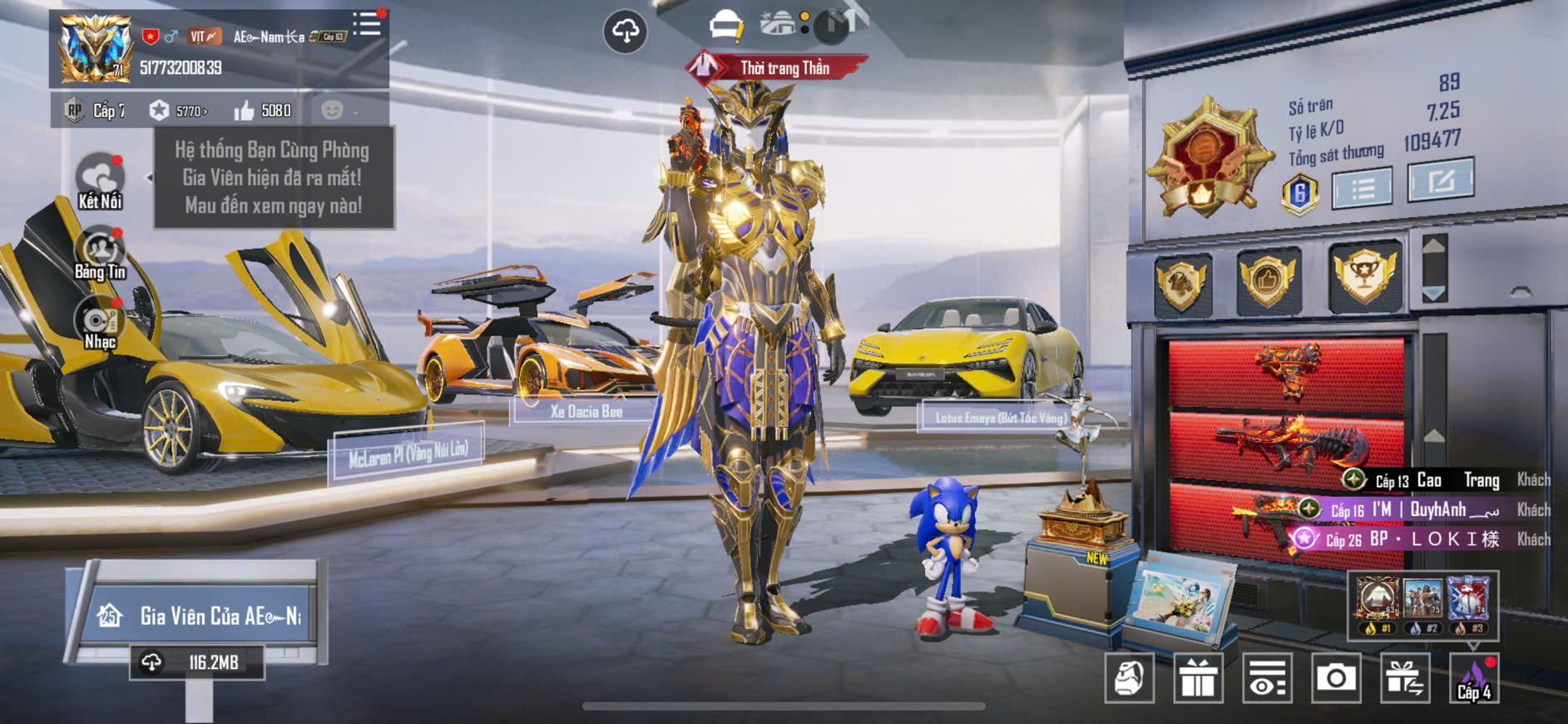Open the gift exchange button
This screenshot has width=1568, height=724.
1405,678
